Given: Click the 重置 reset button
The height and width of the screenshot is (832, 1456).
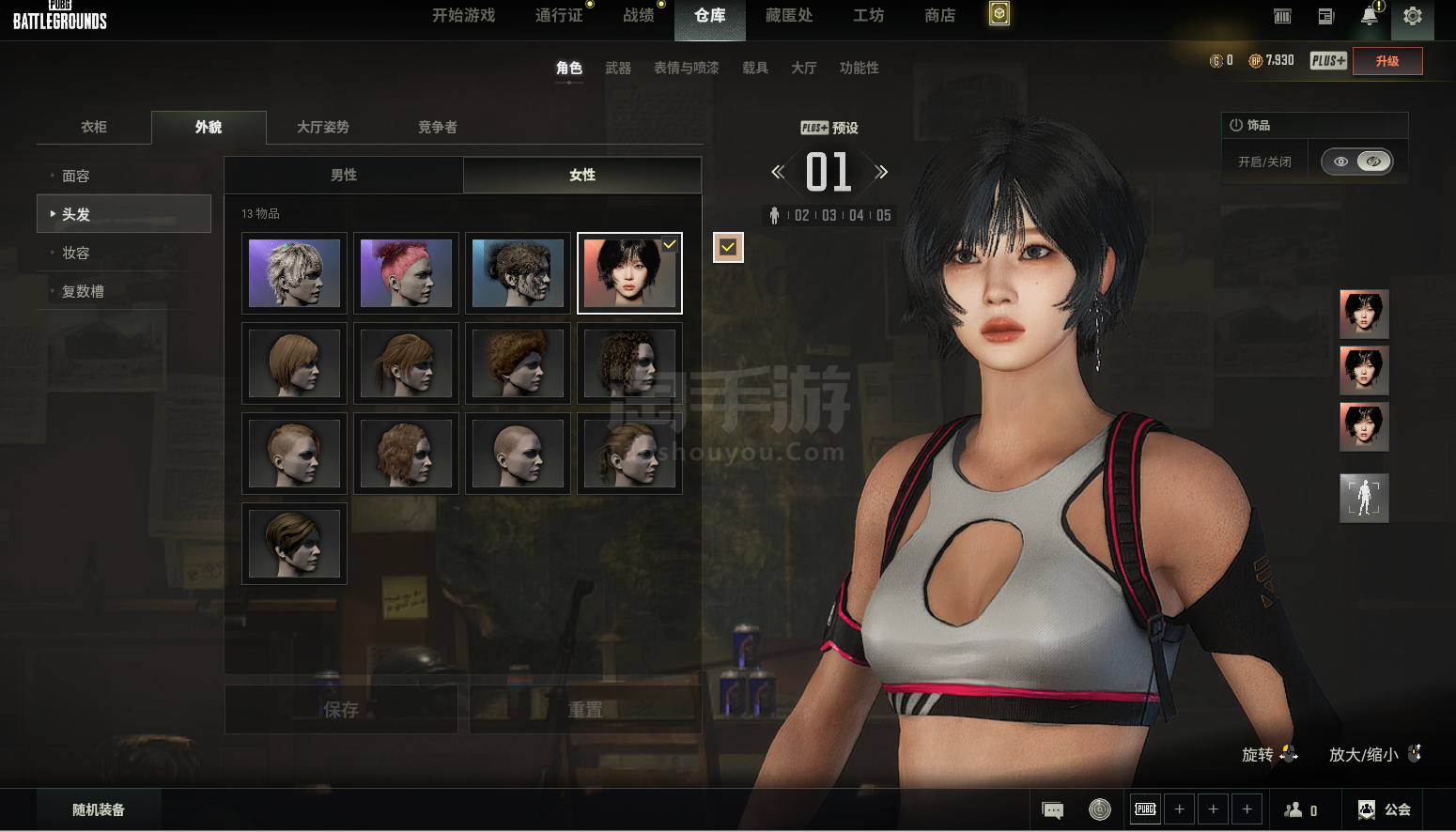Looking at the screenshot, I should click(585, 710).
